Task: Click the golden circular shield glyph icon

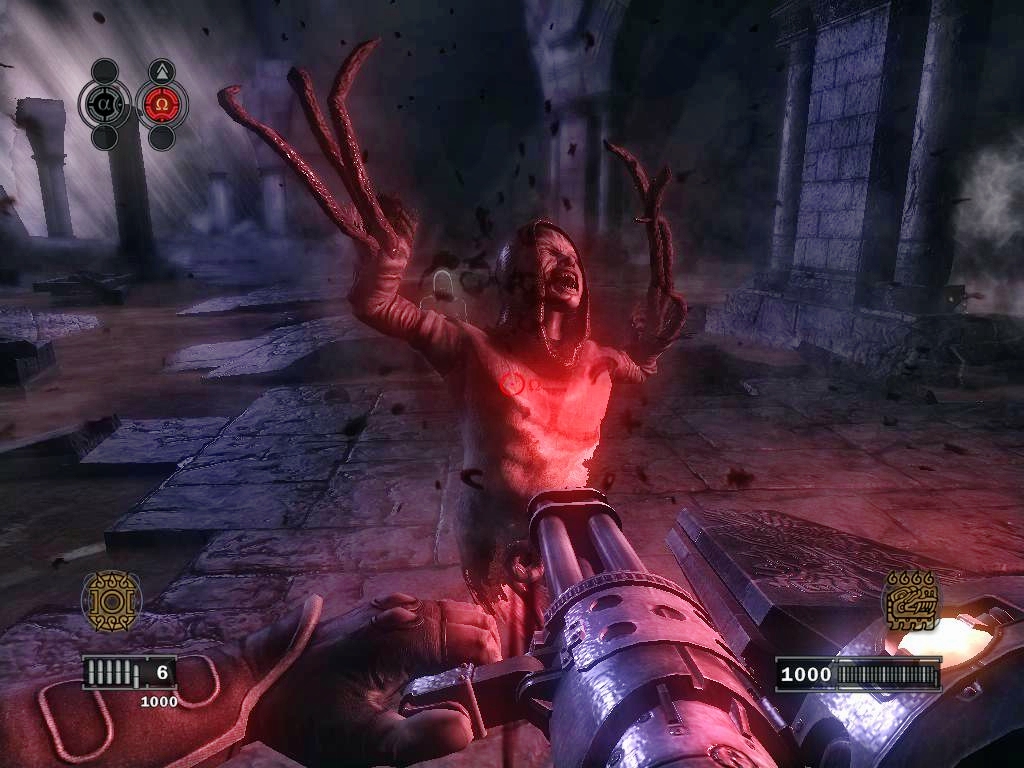Action: [111, 600]
